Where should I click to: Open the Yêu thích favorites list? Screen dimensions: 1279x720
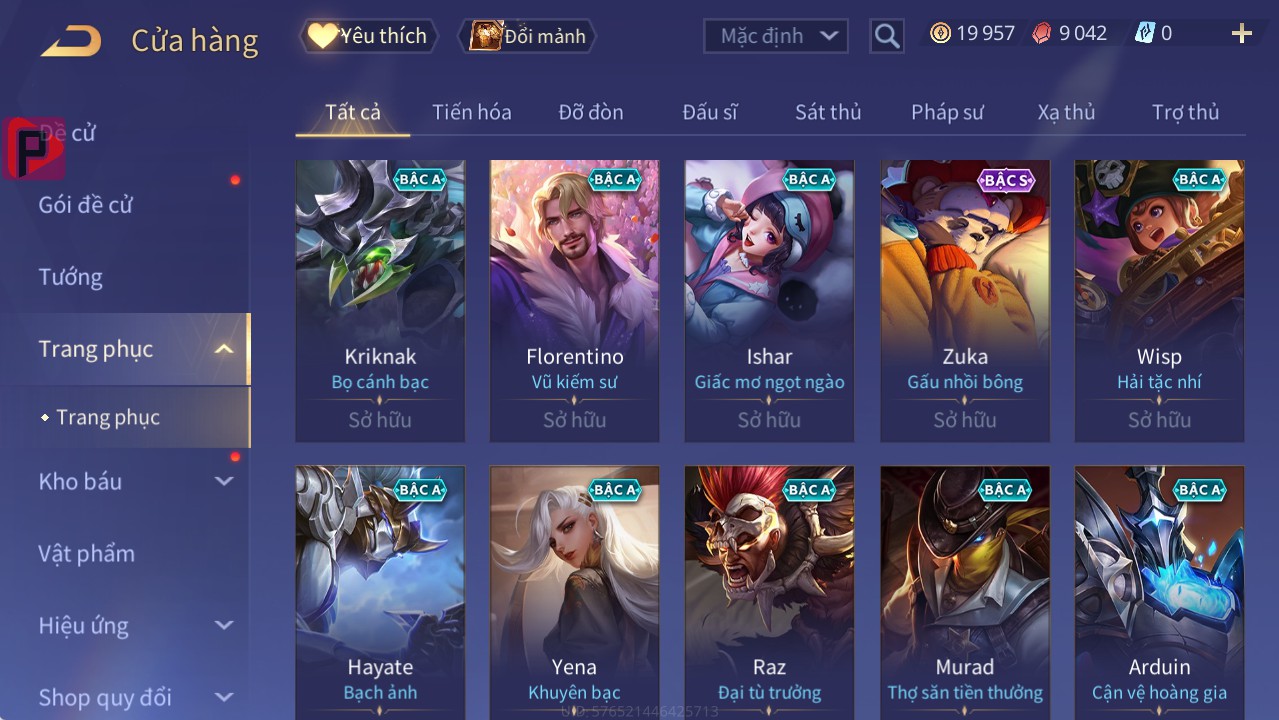tap(368, 36)
